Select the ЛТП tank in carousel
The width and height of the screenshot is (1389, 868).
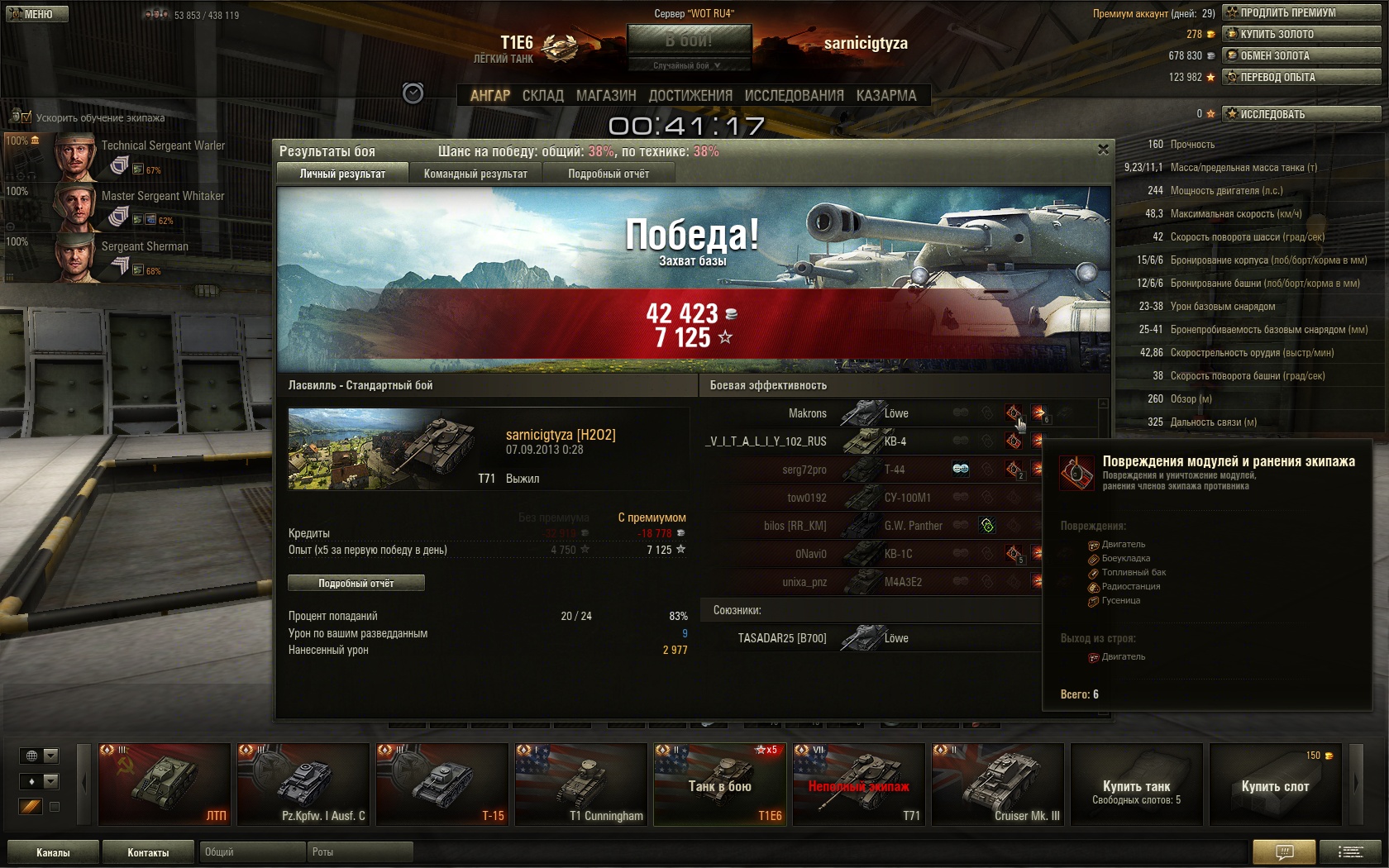164,785
